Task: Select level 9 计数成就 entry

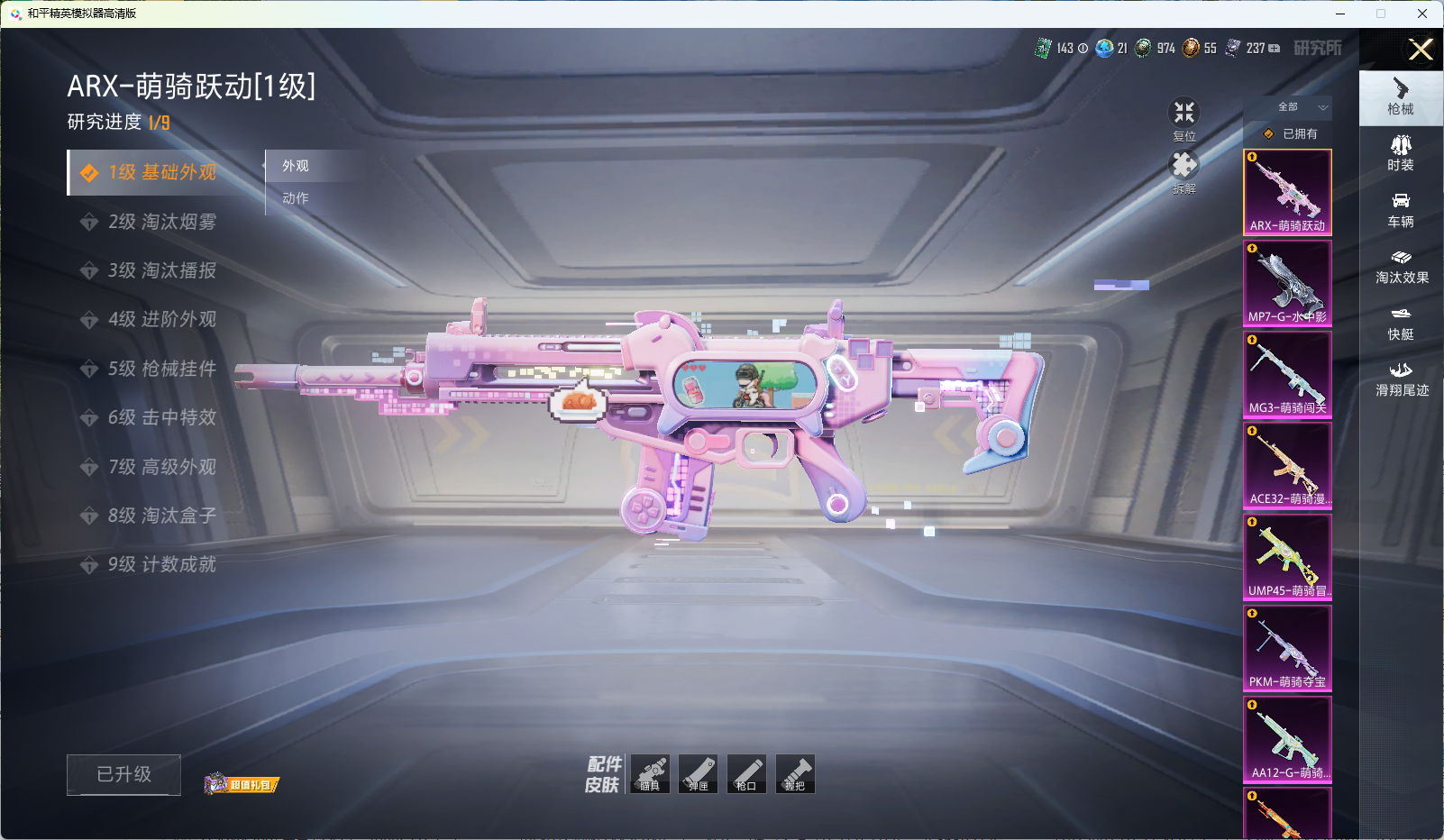Action: pyautogui.click(x=161, y=564)
